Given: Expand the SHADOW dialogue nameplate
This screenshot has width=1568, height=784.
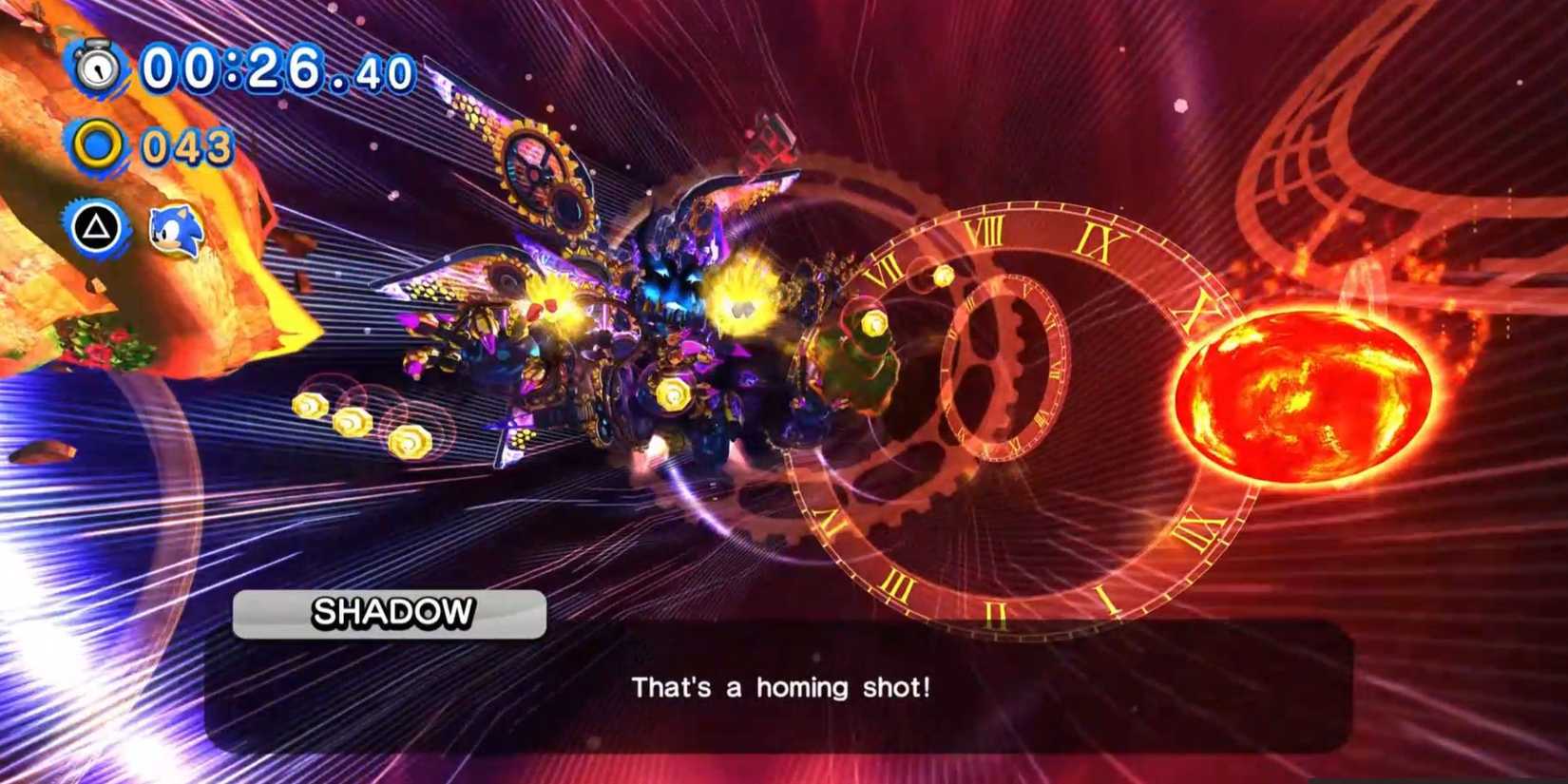Looking at the screenshot, I should (x=390, y=613).
